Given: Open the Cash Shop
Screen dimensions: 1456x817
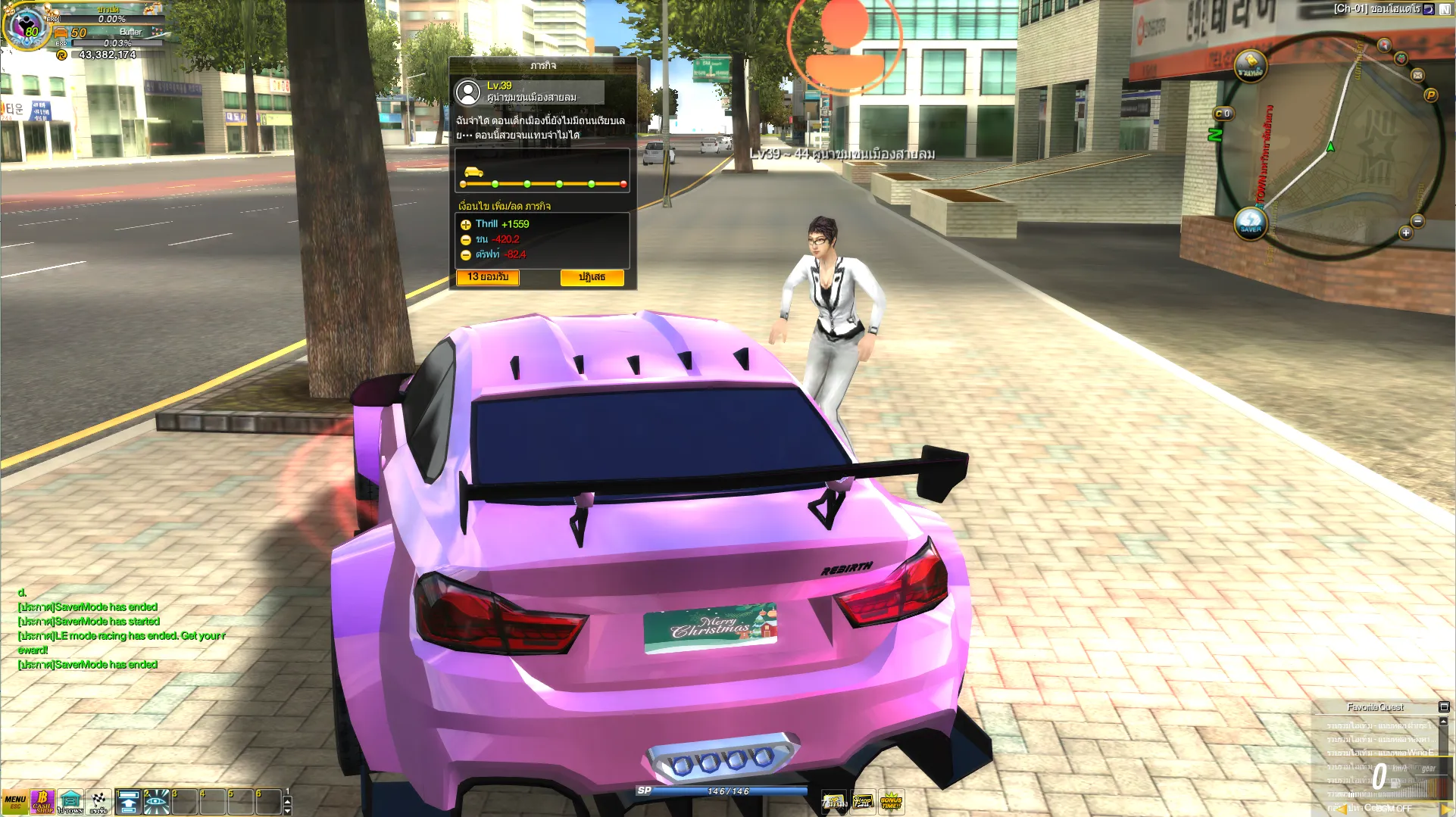Looking at the screenshot, I should (42, 802).
